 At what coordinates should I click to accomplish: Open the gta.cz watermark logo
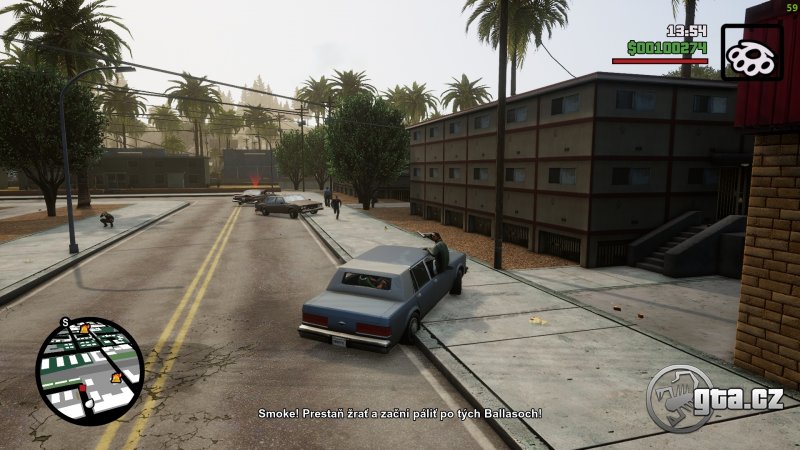[x=715, y=396]
